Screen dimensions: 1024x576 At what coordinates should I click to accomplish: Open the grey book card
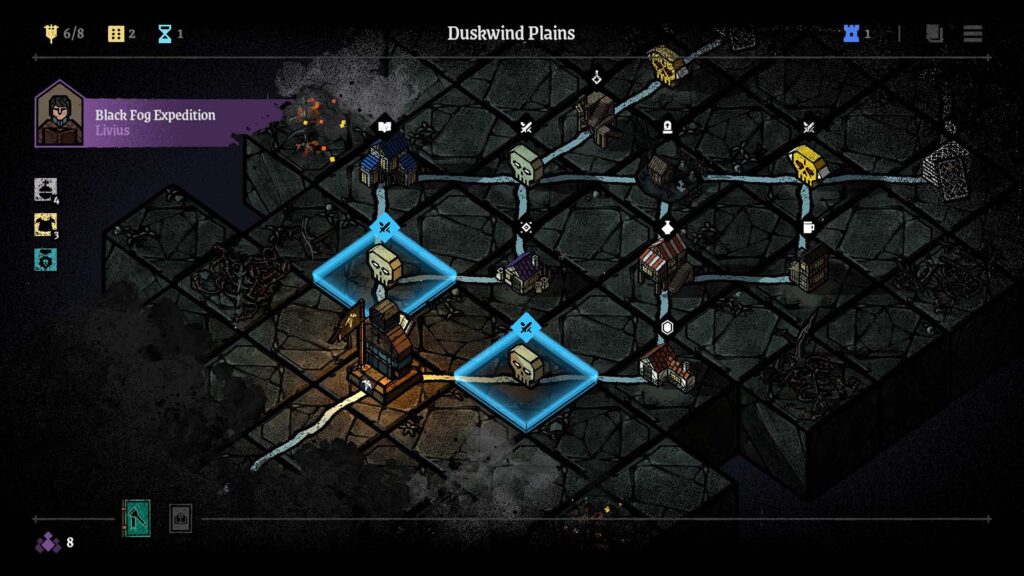[x=180, y=518]
